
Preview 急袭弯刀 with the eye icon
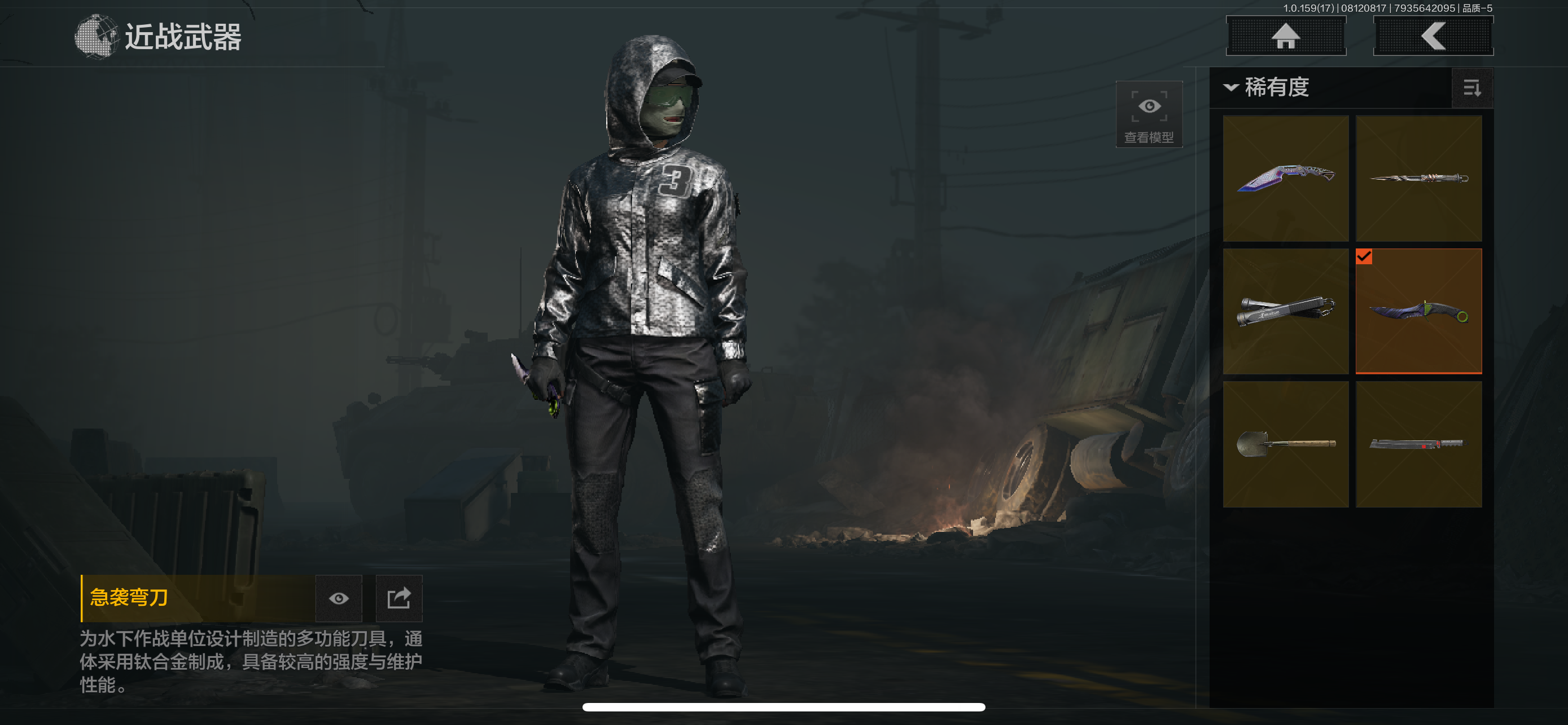(x=339, y=599)
